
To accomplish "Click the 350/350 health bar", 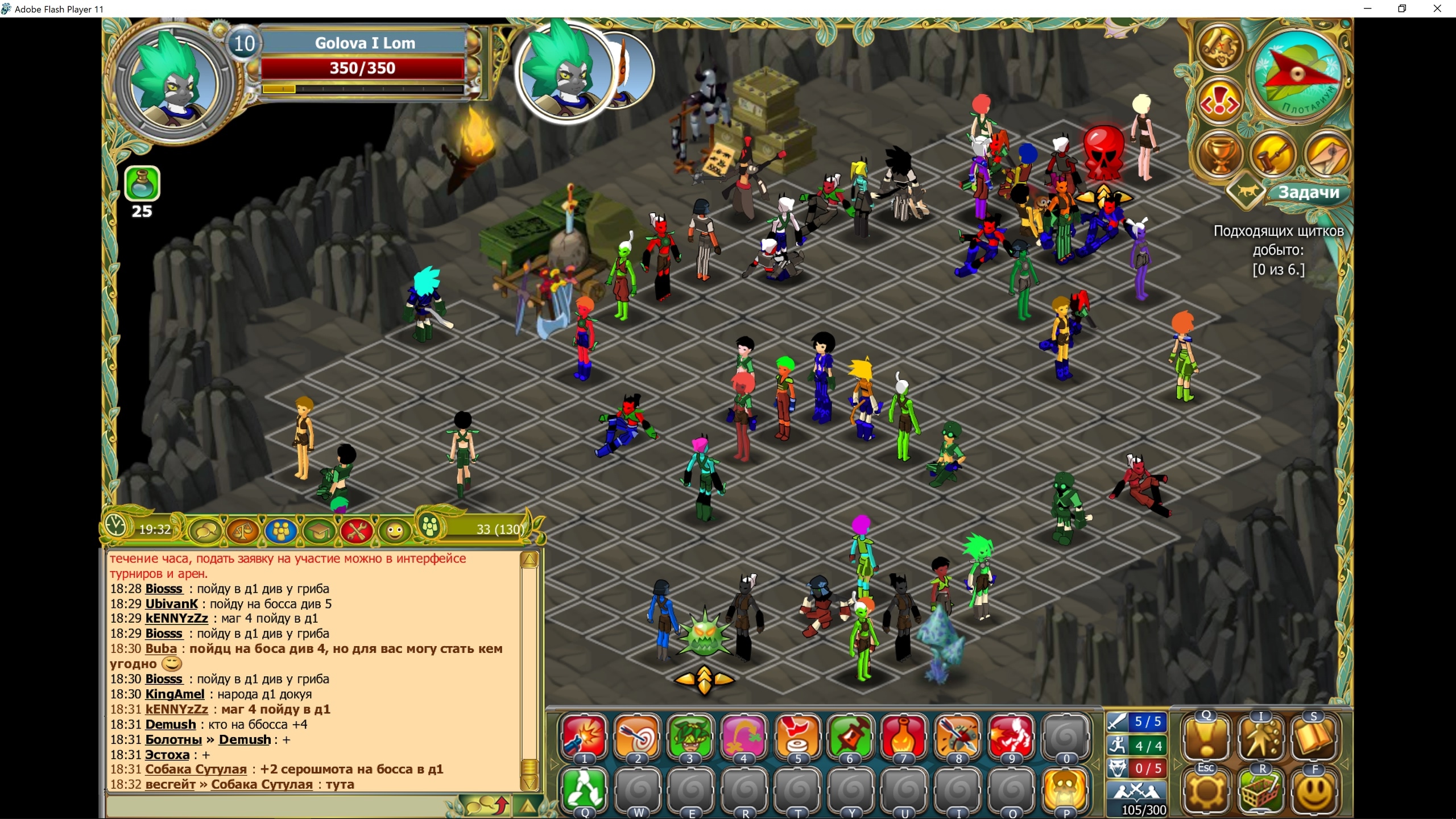I will coord(362,68).
